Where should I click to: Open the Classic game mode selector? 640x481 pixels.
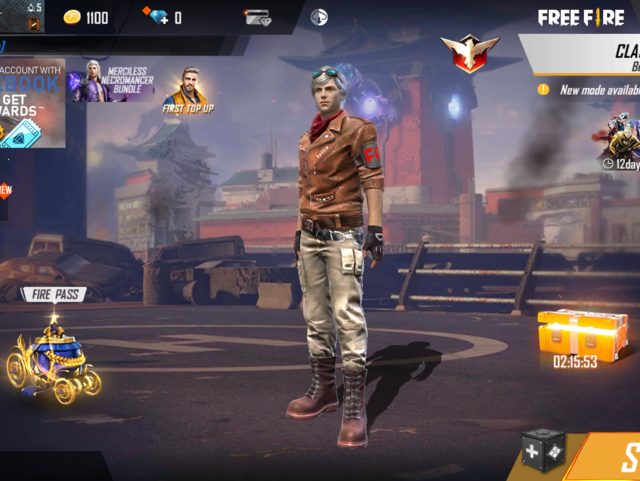click(590, 56)
